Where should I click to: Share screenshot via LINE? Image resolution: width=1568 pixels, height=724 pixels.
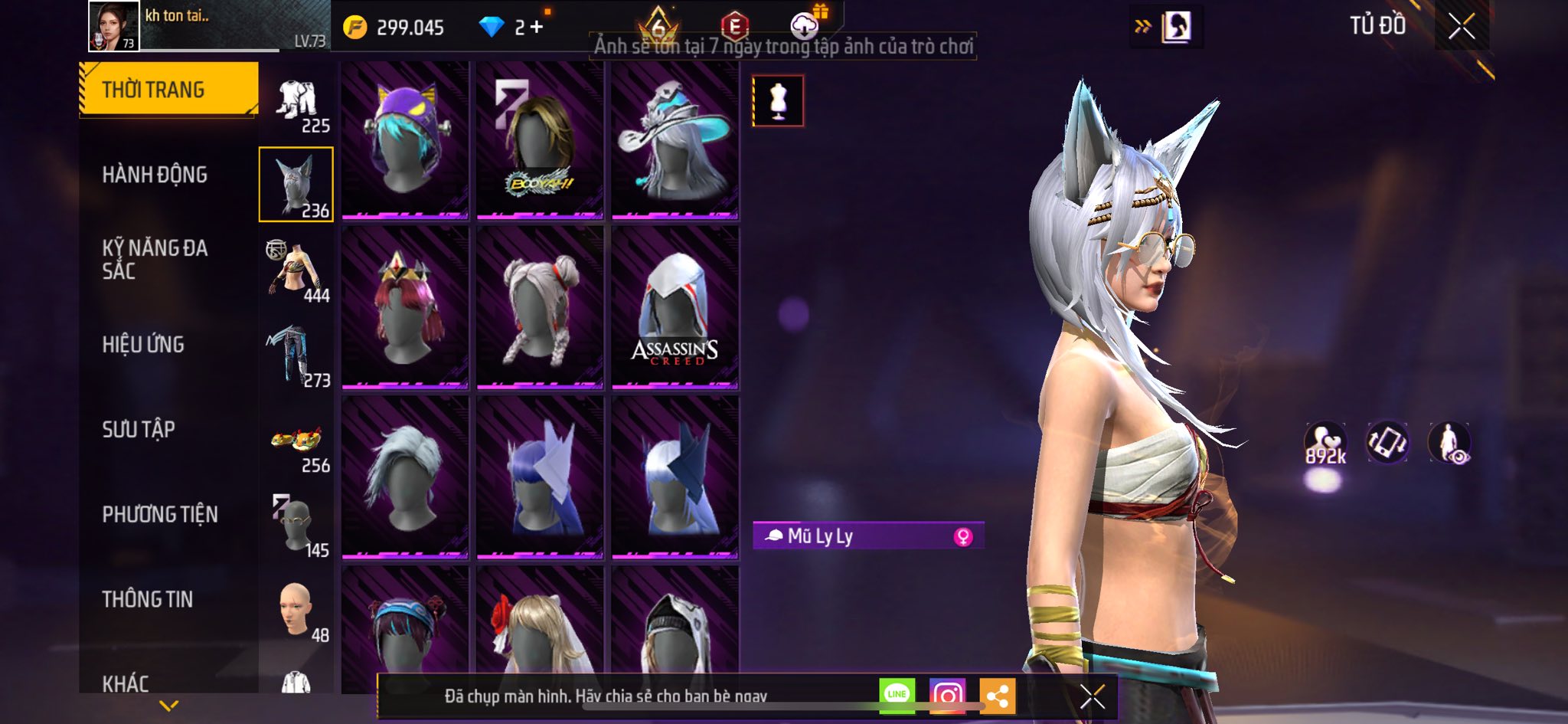(897, 695)
